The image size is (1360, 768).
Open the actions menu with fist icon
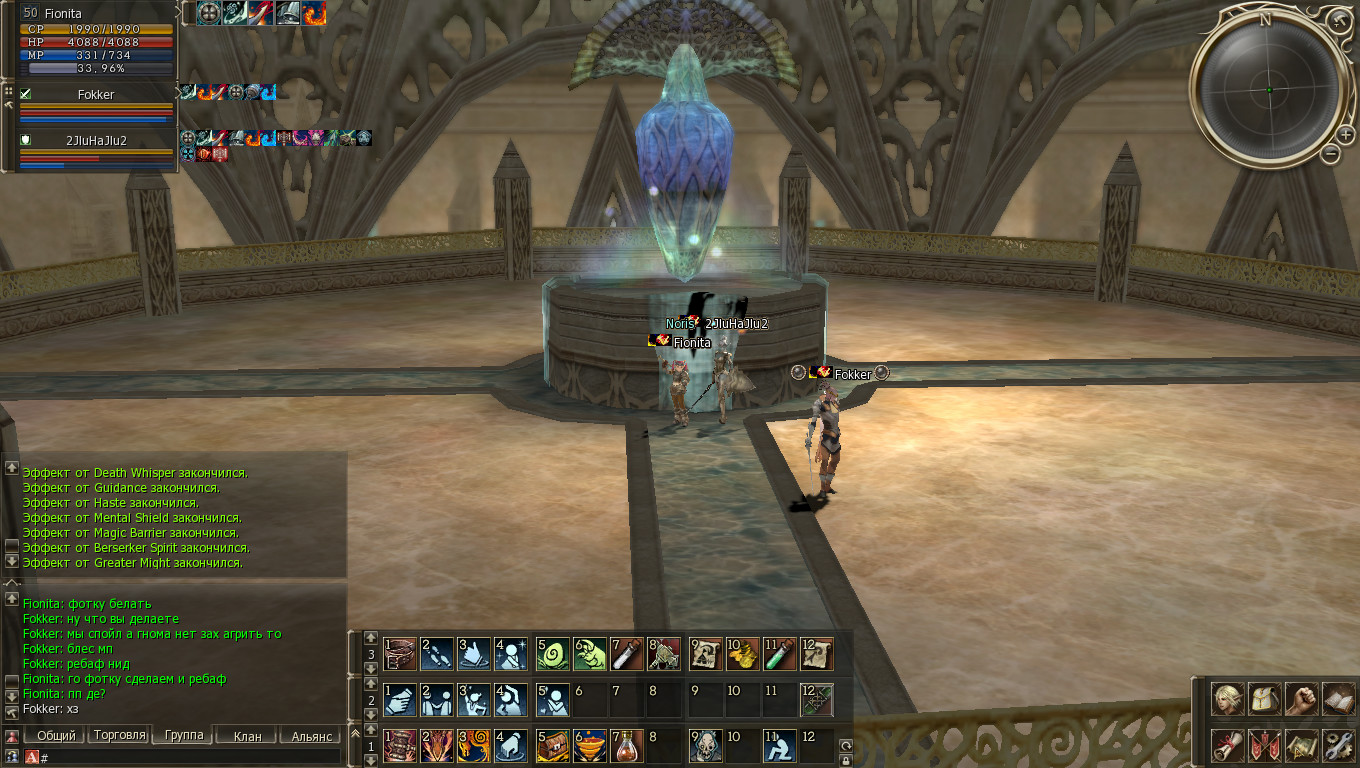coord(1301,699)
